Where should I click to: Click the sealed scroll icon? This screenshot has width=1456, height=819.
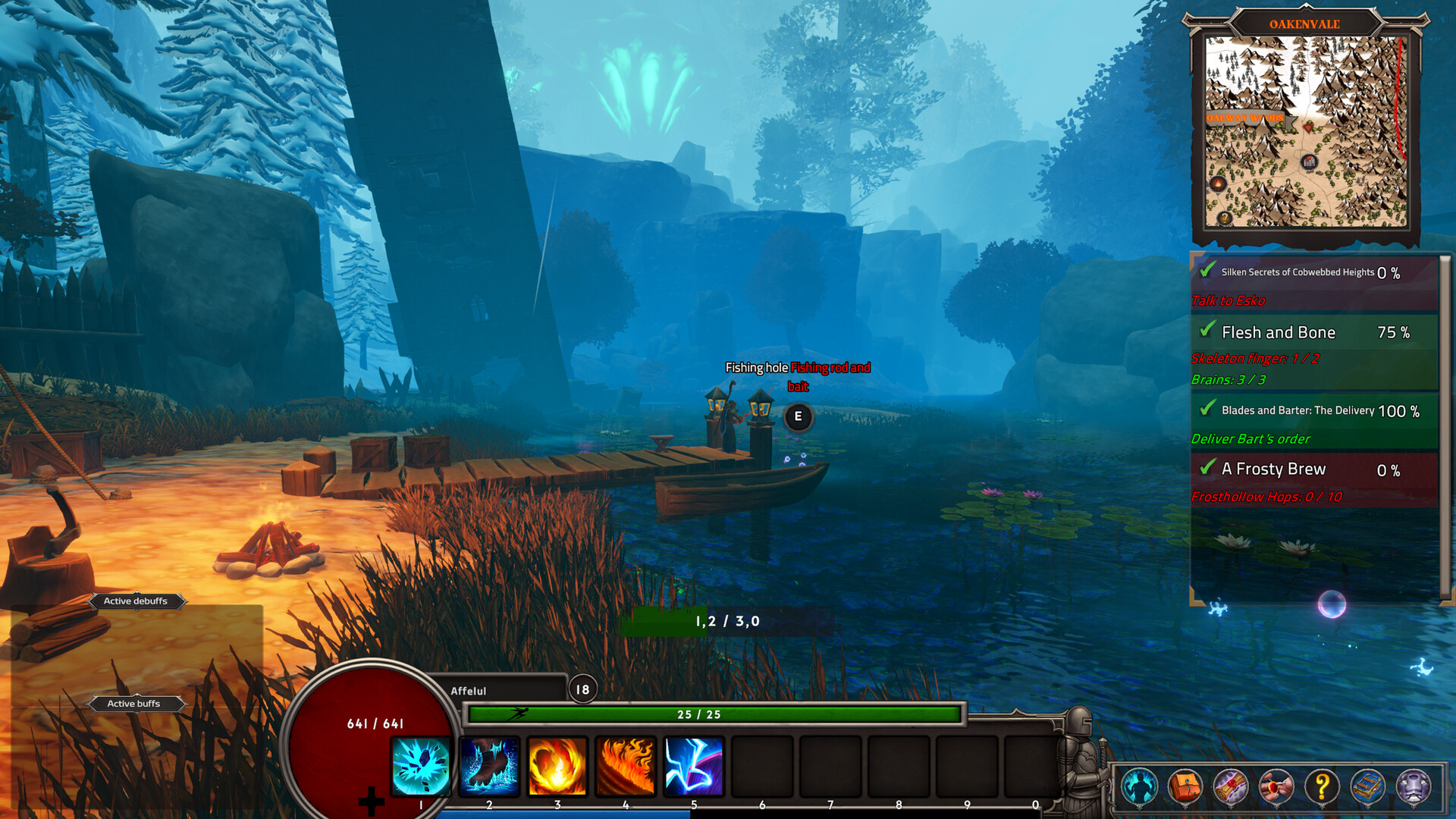pos(1230,786)
